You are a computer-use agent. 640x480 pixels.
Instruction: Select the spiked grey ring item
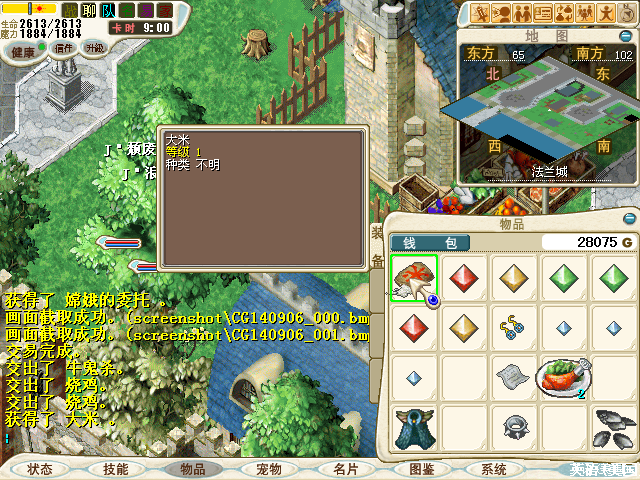click(513, 427)
